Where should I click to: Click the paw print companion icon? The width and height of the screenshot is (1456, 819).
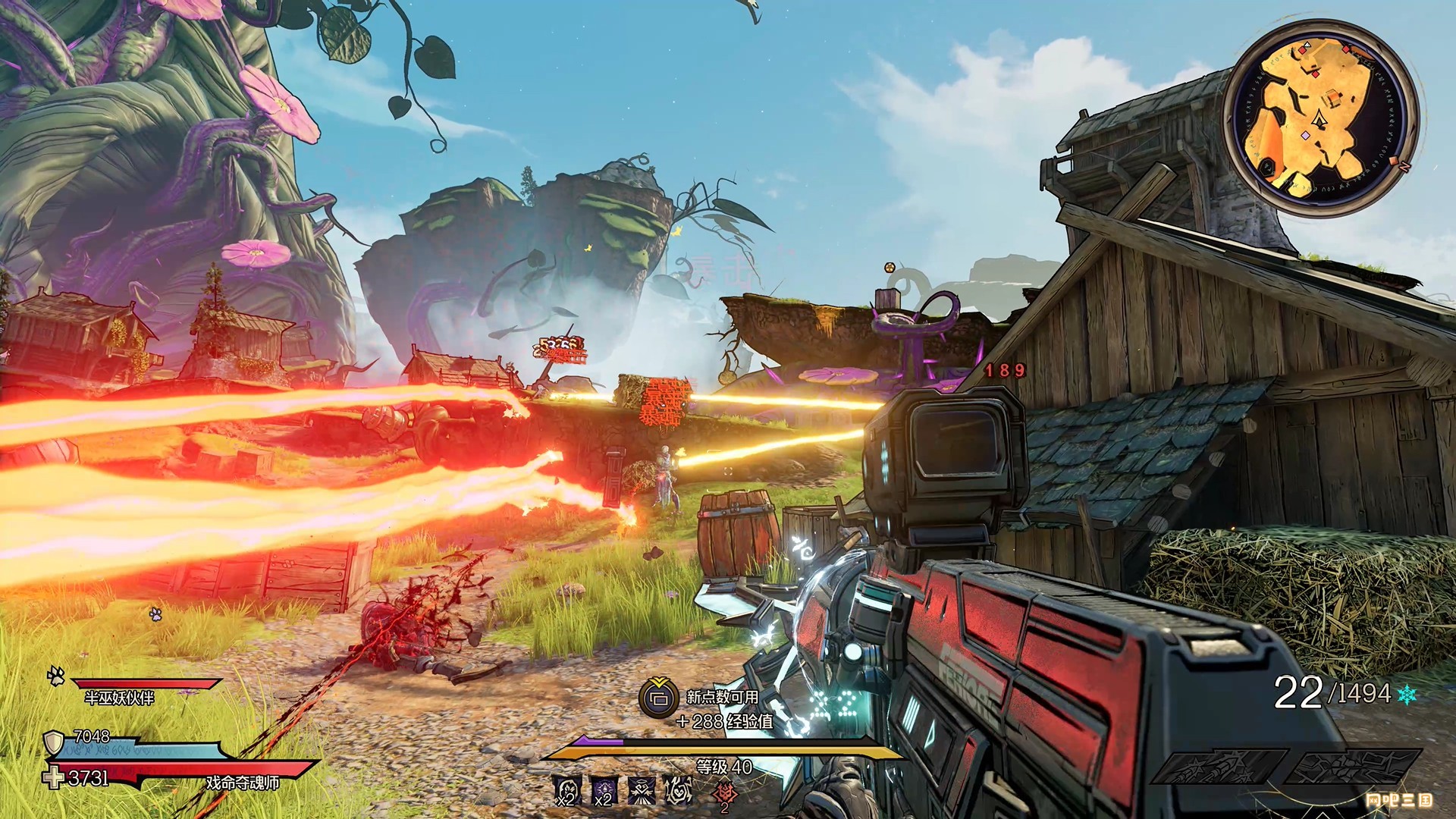[x=55, y=675]
